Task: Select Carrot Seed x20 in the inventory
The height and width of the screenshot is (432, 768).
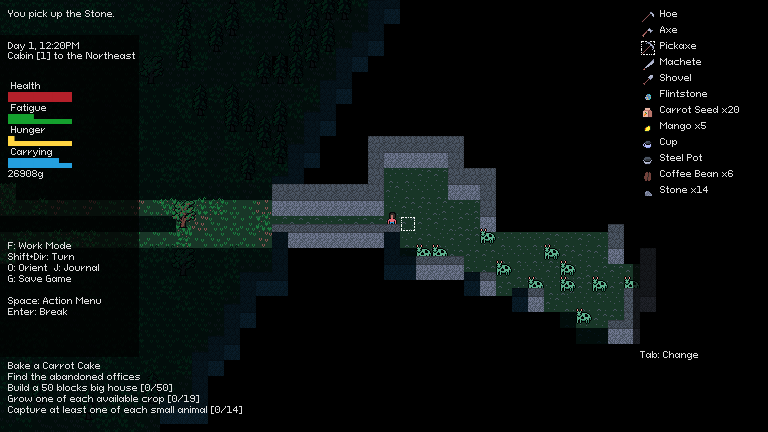Action: click(698, 110)
